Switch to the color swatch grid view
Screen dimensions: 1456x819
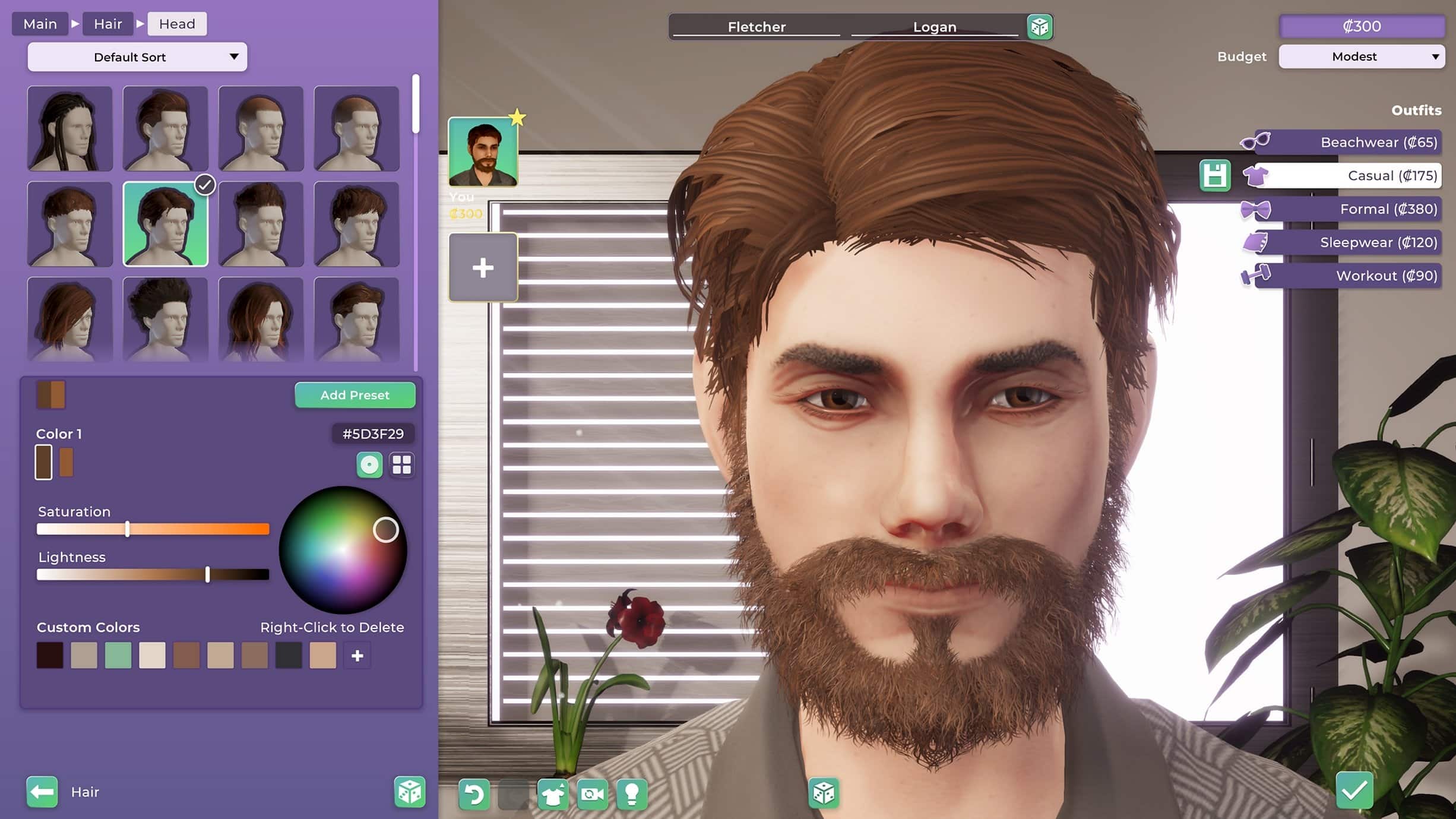tap(401, 464)
